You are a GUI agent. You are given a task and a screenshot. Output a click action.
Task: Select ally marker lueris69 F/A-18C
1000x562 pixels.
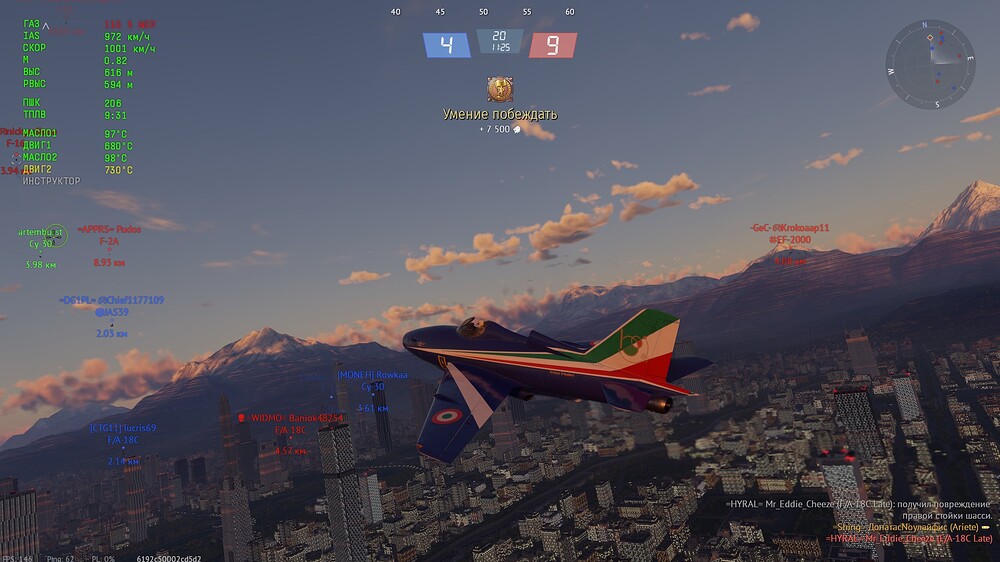point(123,434)
